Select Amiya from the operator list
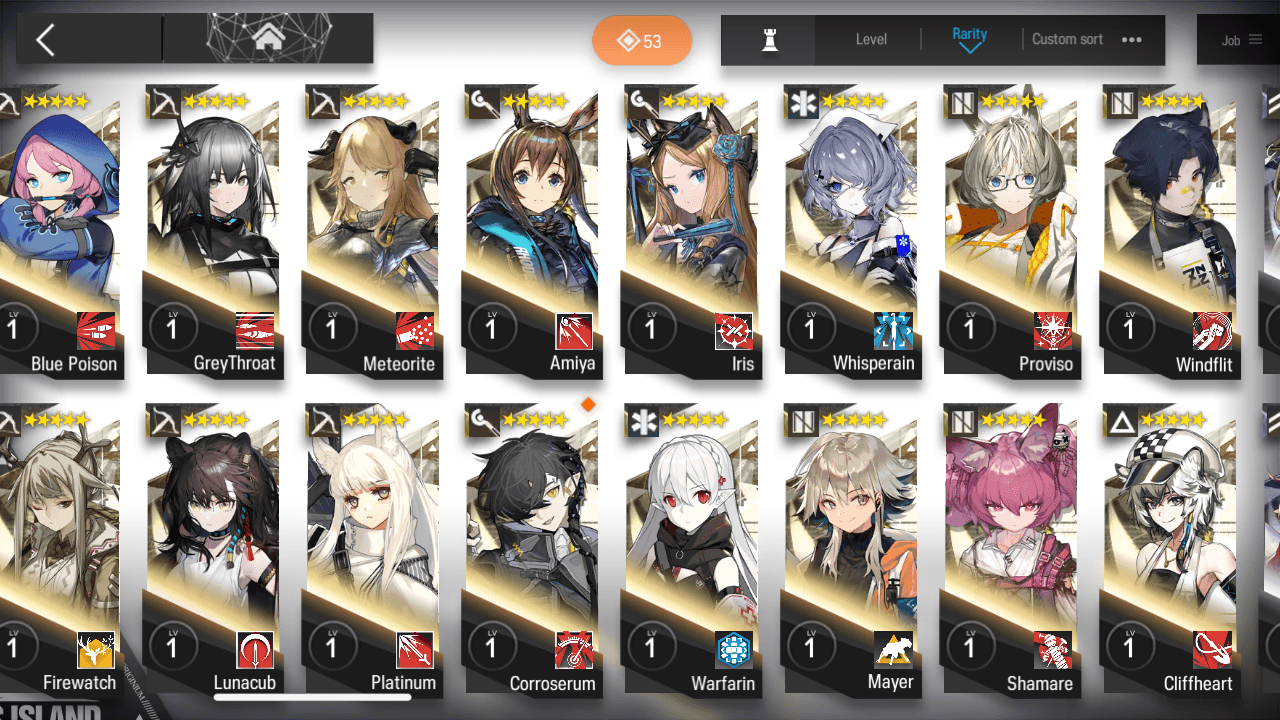The height and width of the screenshot is (720, 1280). click(533, 230)
